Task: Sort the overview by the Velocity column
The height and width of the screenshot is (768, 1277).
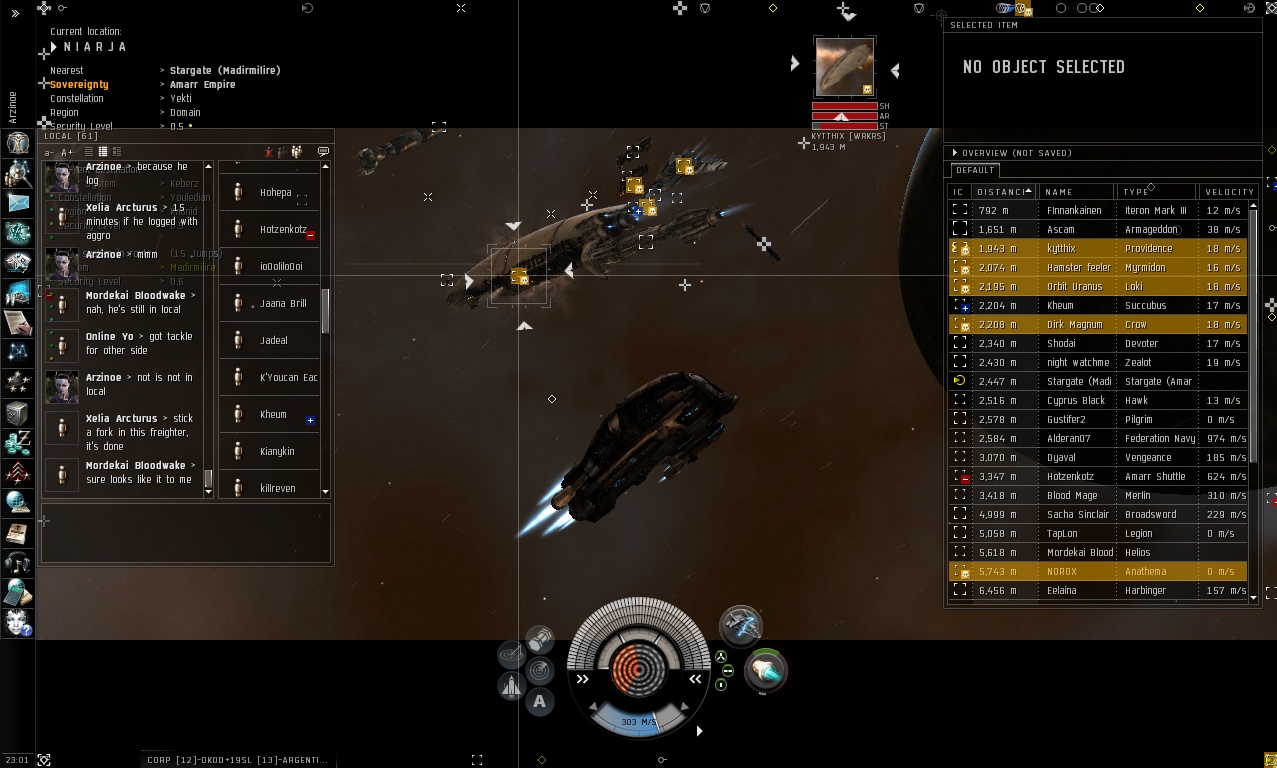Action: point(1229,192)
